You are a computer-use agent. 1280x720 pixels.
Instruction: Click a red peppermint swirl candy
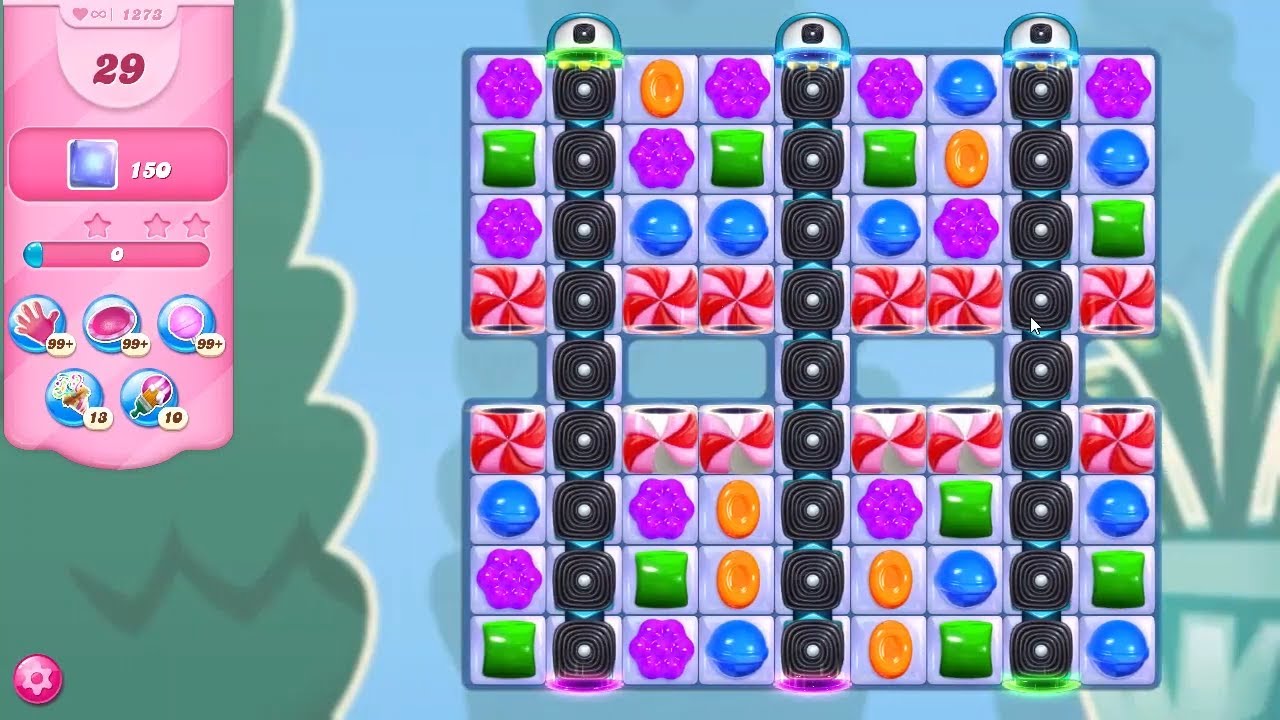pos(507,298)
